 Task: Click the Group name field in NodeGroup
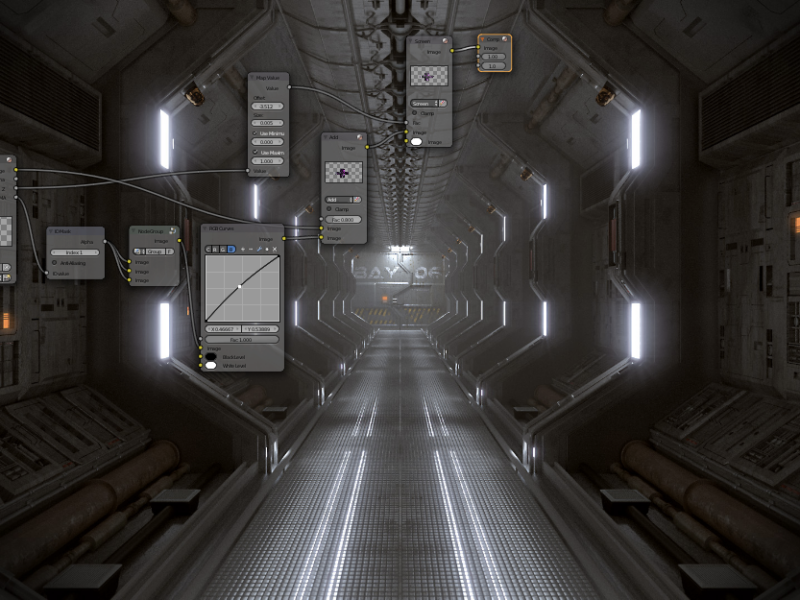point(153,252)
